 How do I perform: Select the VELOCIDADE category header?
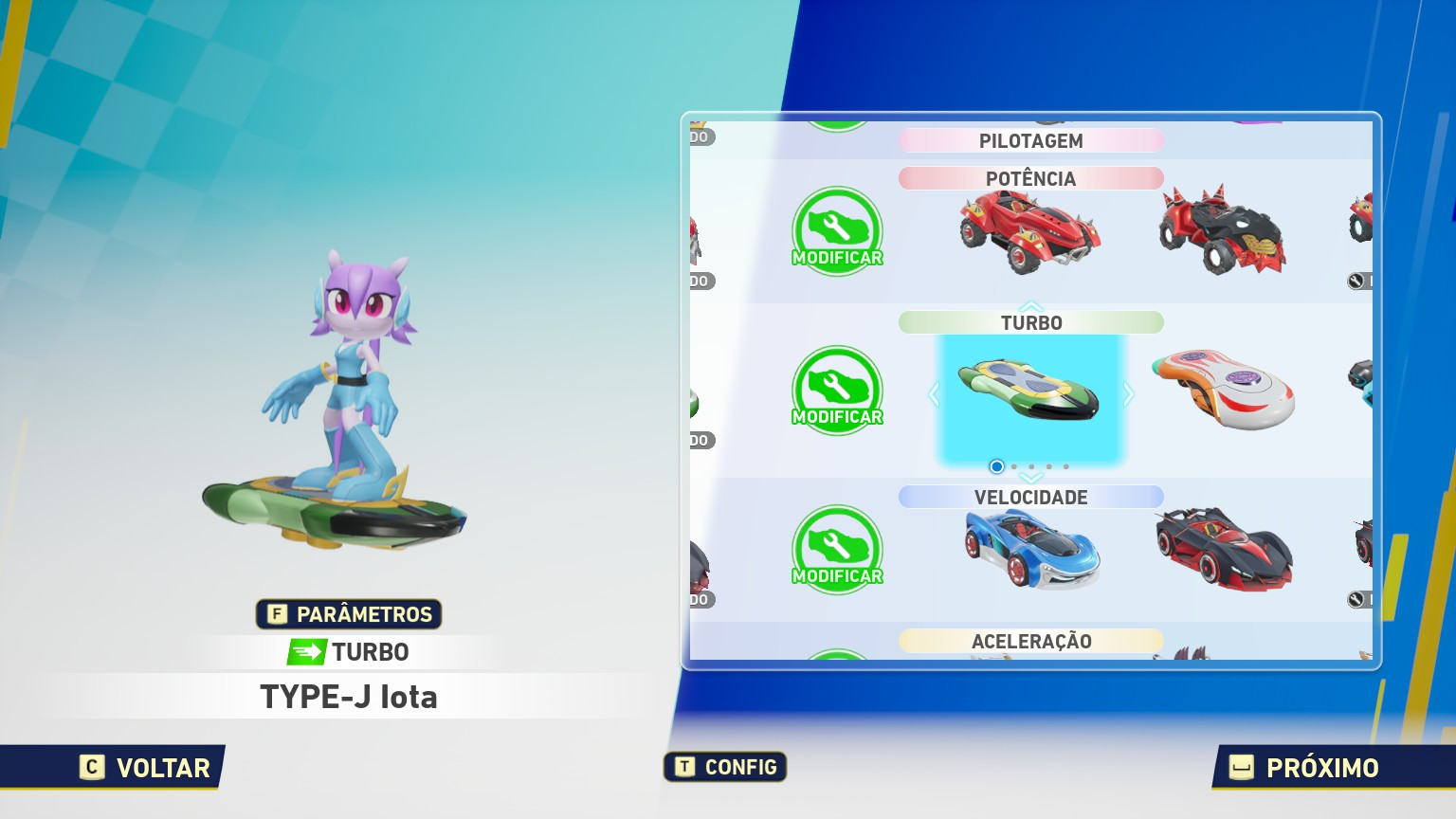point(1031,497)
